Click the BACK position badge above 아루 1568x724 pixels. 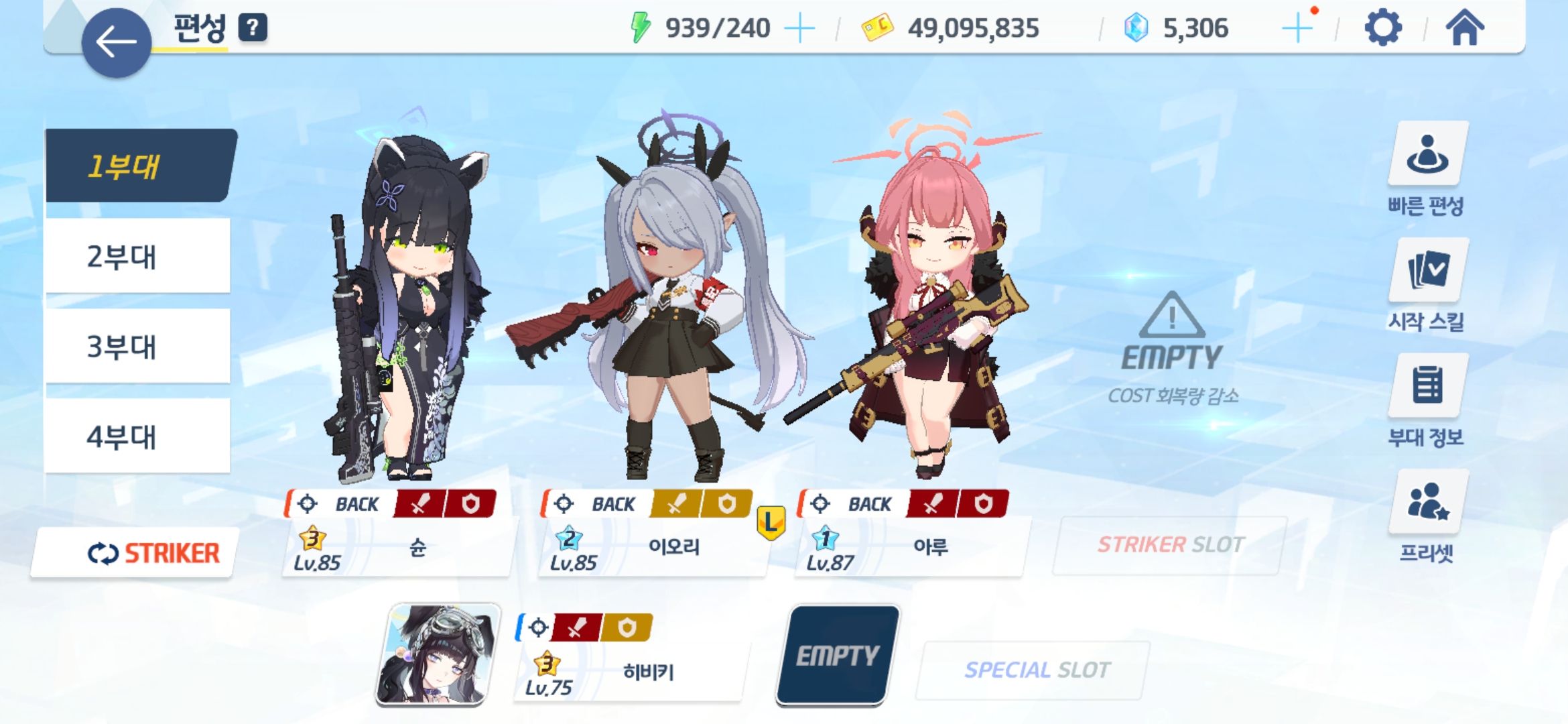click(x=870, y=503)
